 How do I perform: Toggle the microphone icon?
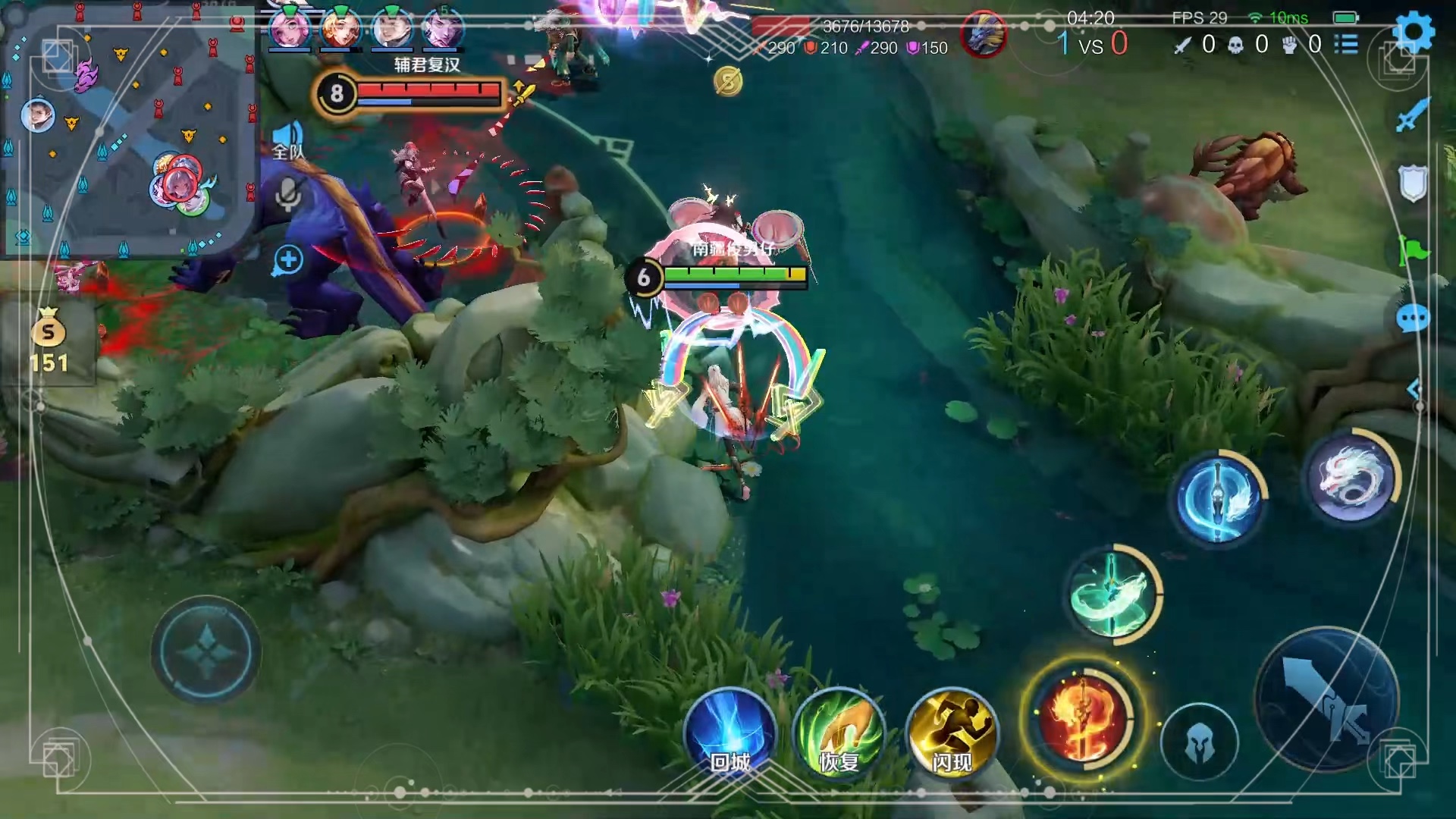(x=287, y=196)
